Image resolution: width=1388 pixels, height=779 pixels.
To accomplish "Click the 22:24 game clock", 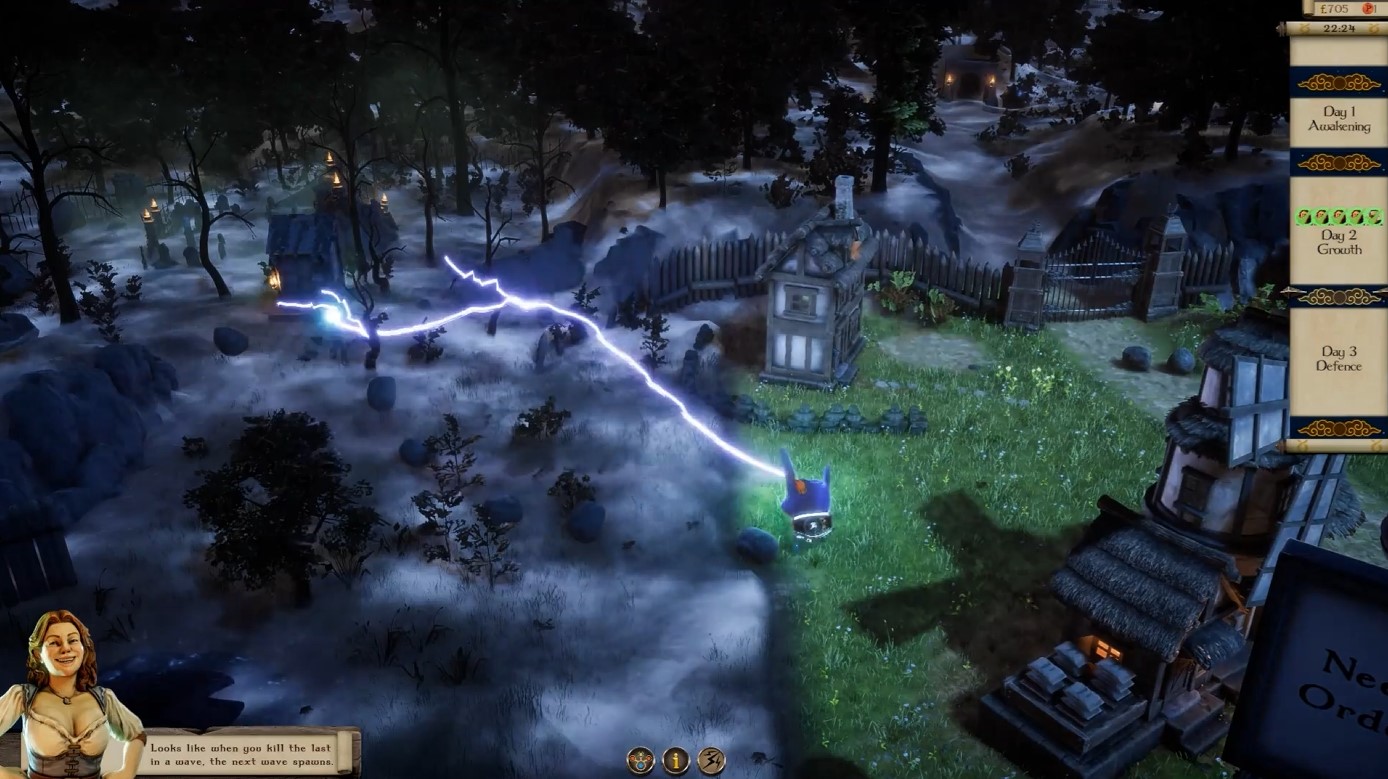I will (x=1338, y=29).
